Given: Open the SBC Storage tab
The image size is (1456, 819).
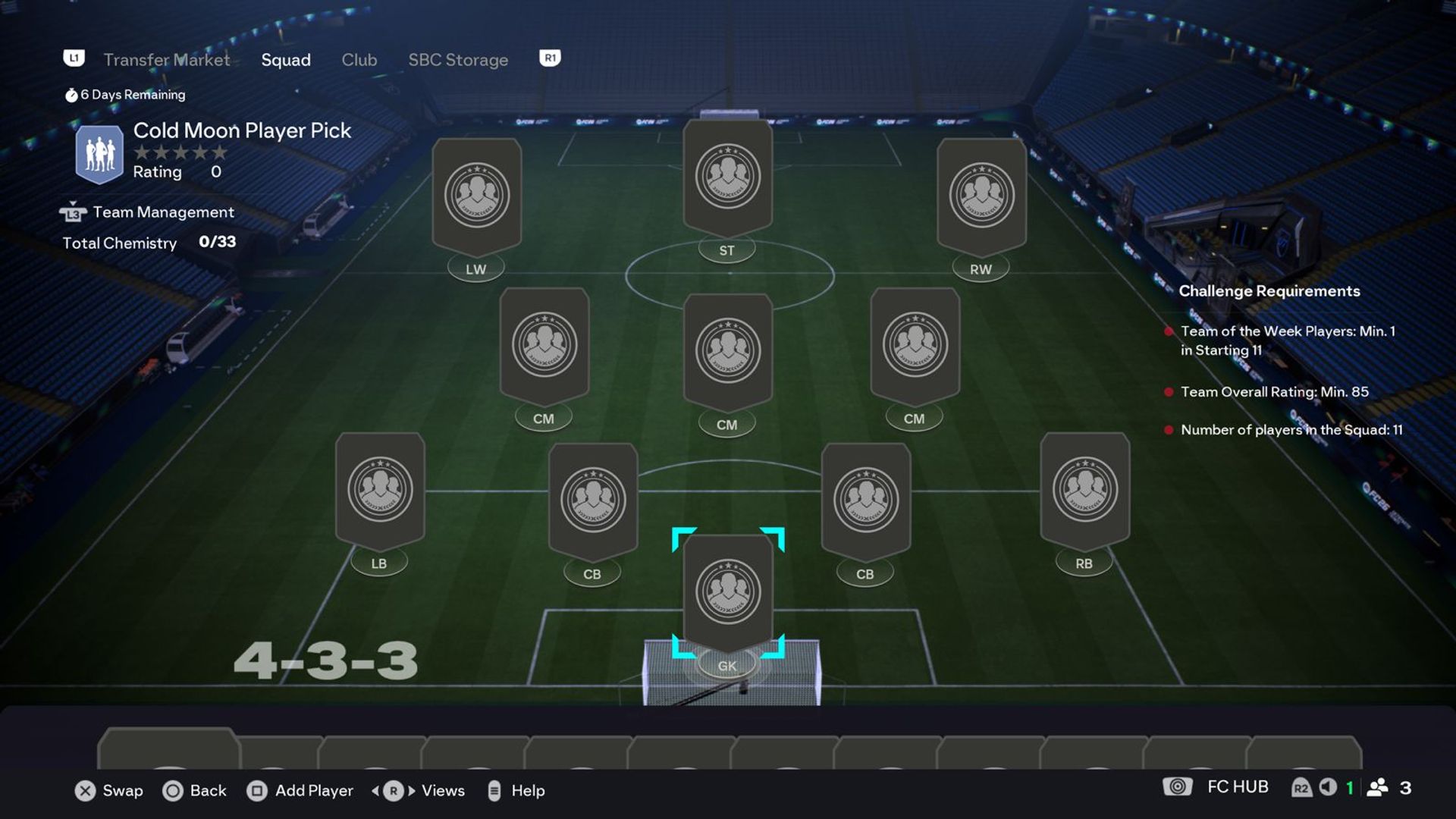Looking at the screenshot, I should (x=458, y=60).
